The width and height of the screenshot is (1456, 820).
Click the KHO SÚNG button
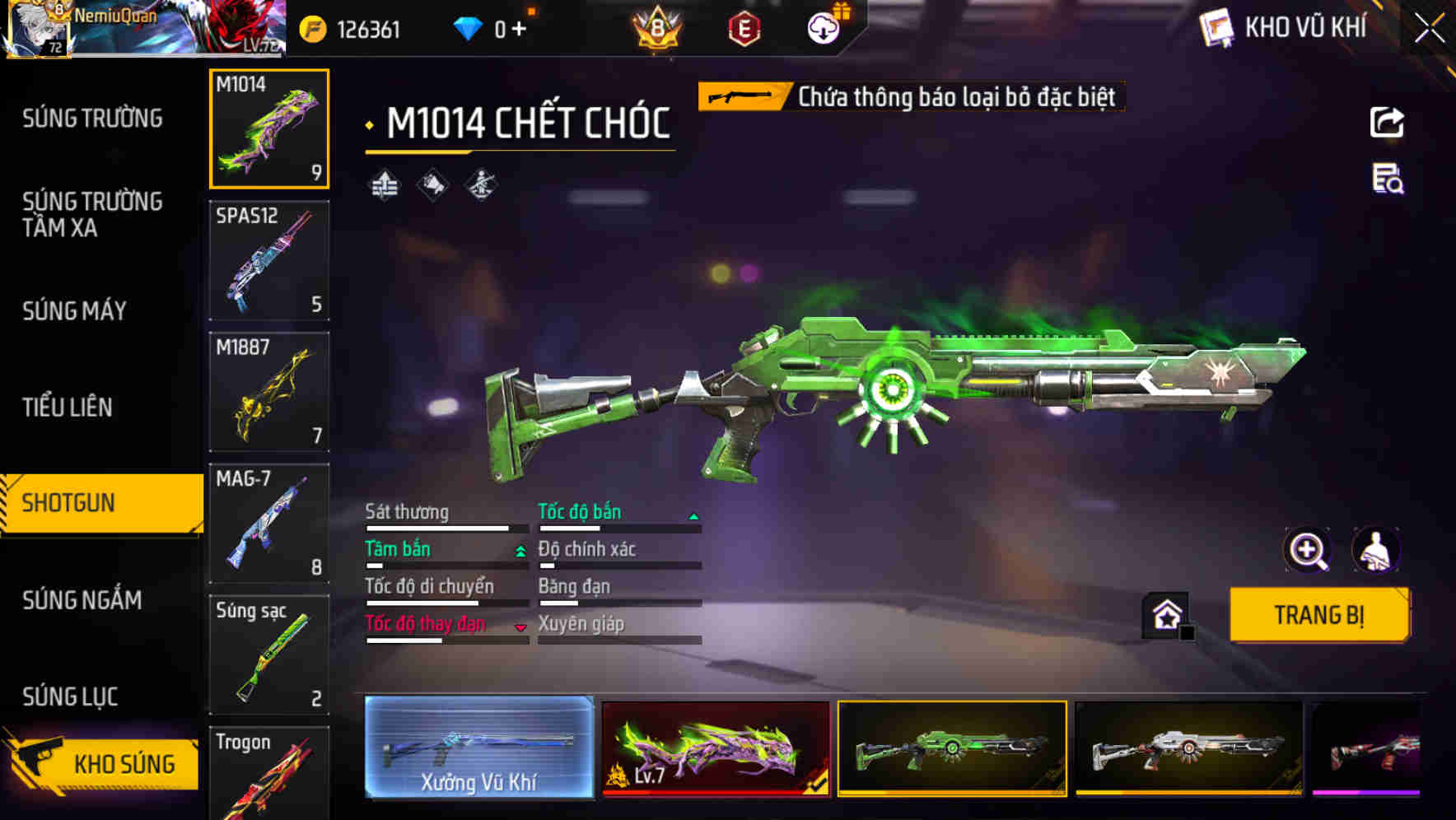coord(103,763)
